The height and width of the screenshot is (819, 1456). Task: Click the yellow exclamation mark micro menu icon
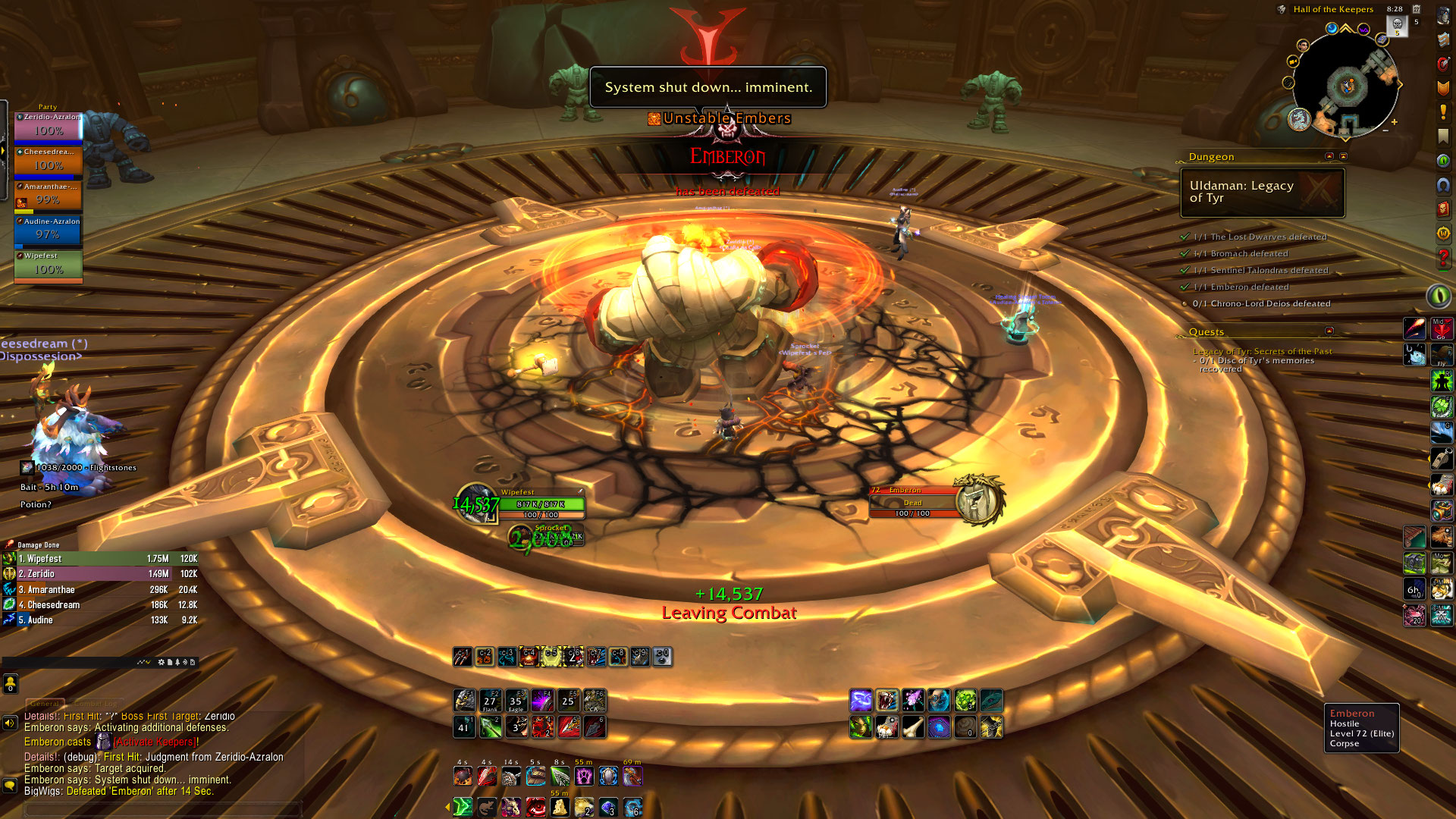[x=1443, y=112]
